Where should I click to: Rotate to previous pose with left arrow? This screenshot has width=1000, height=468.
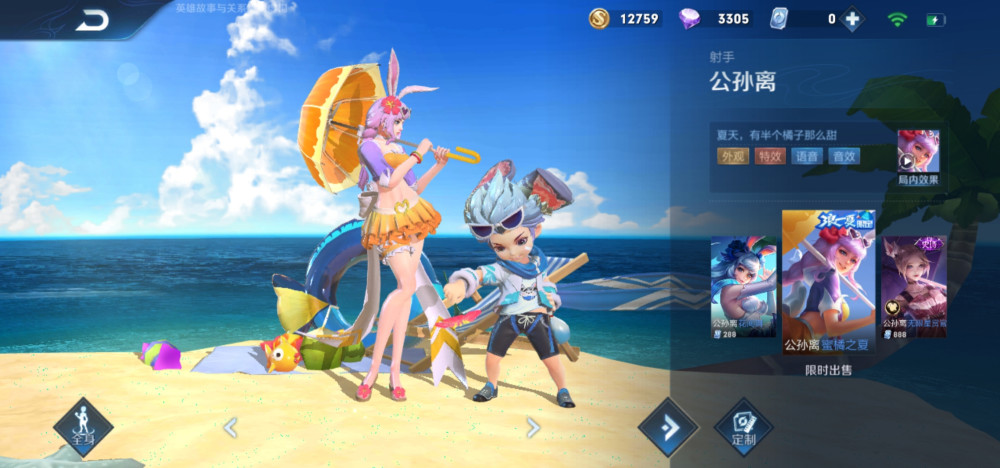tap(230, 428)
